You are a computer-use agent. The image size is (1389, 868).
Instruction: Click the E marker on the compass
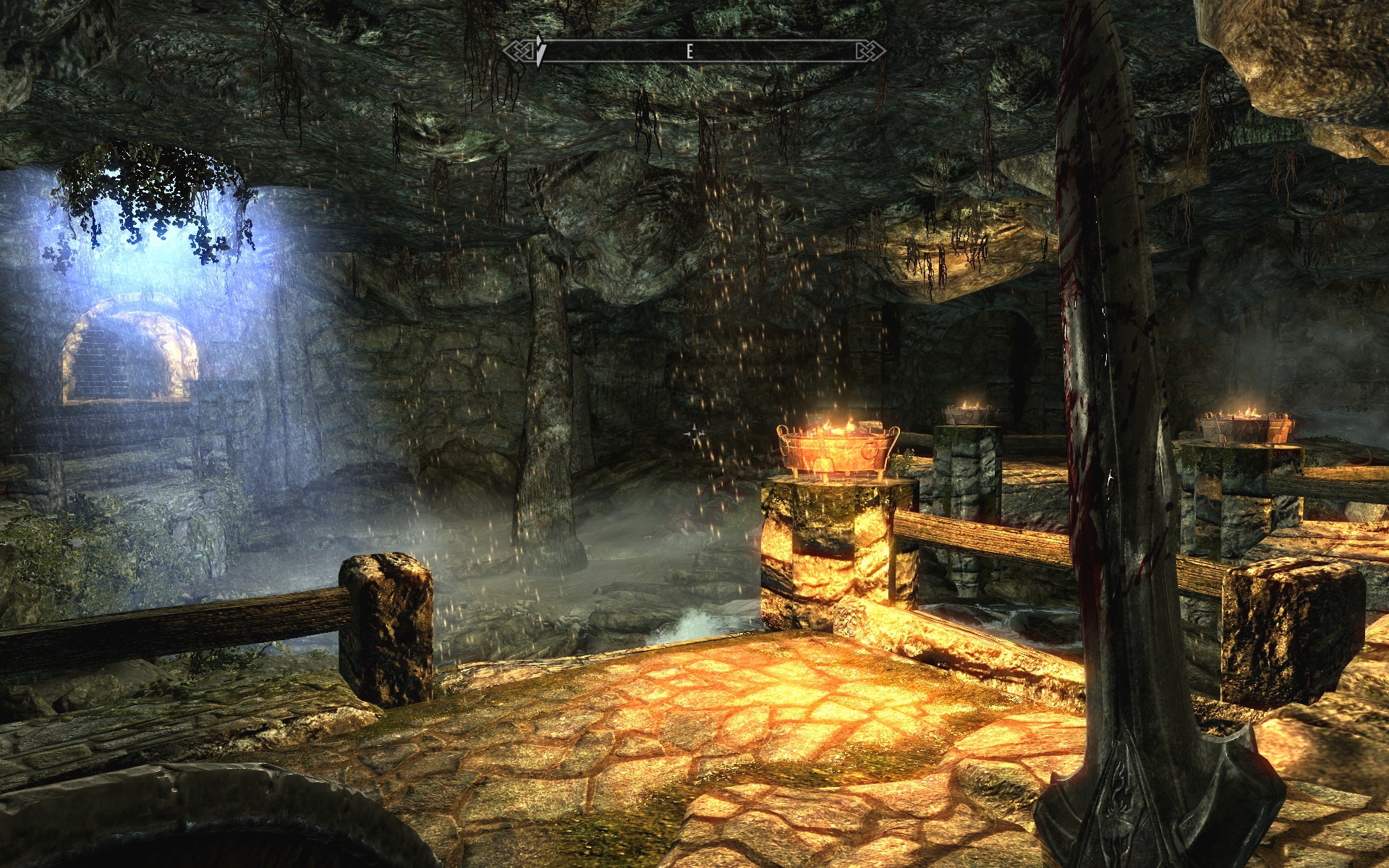coord(689,51)
